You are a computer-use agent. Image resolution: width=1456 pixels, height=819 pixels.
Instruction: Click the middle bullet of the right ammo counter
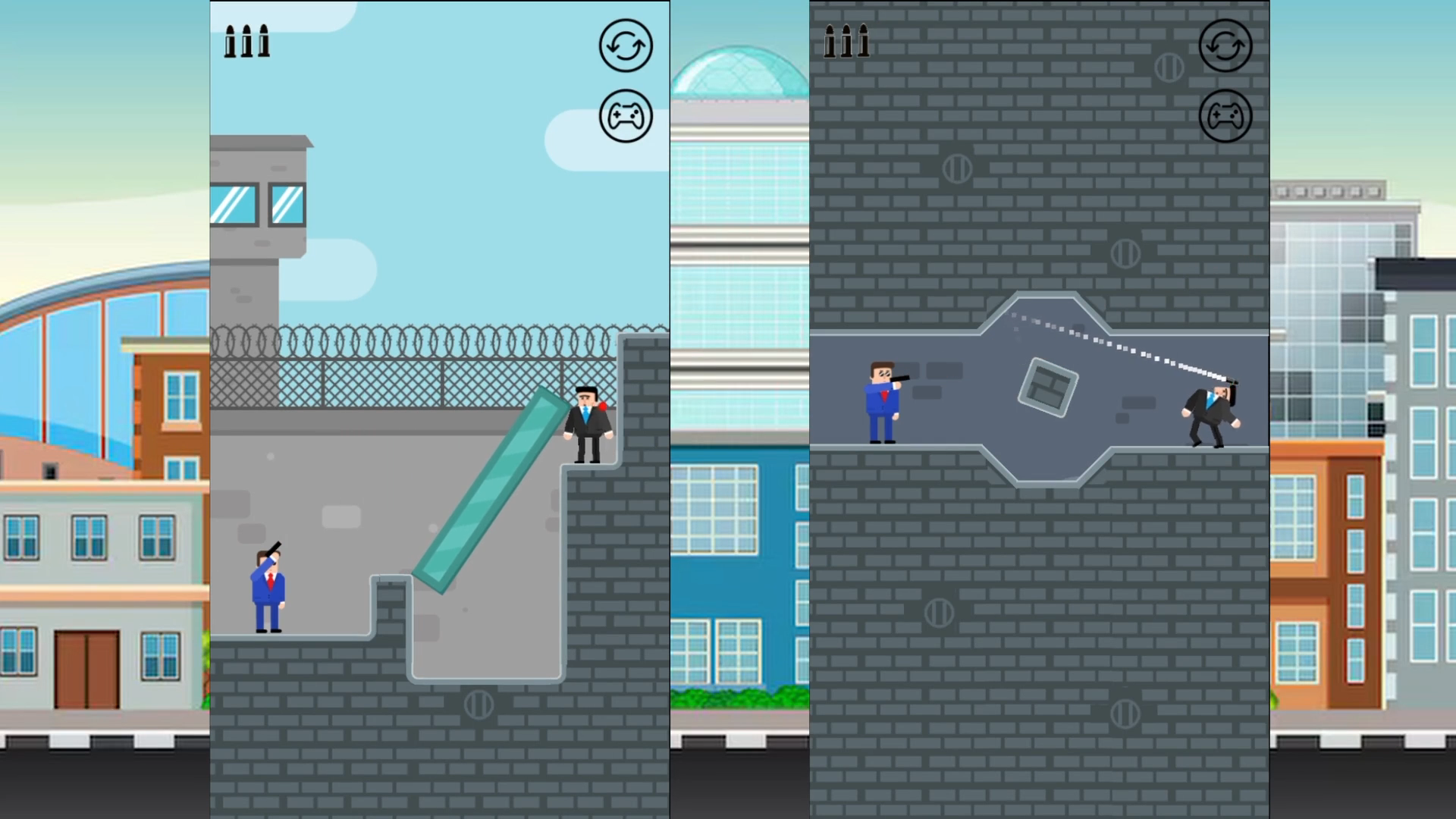coord(847,42)
